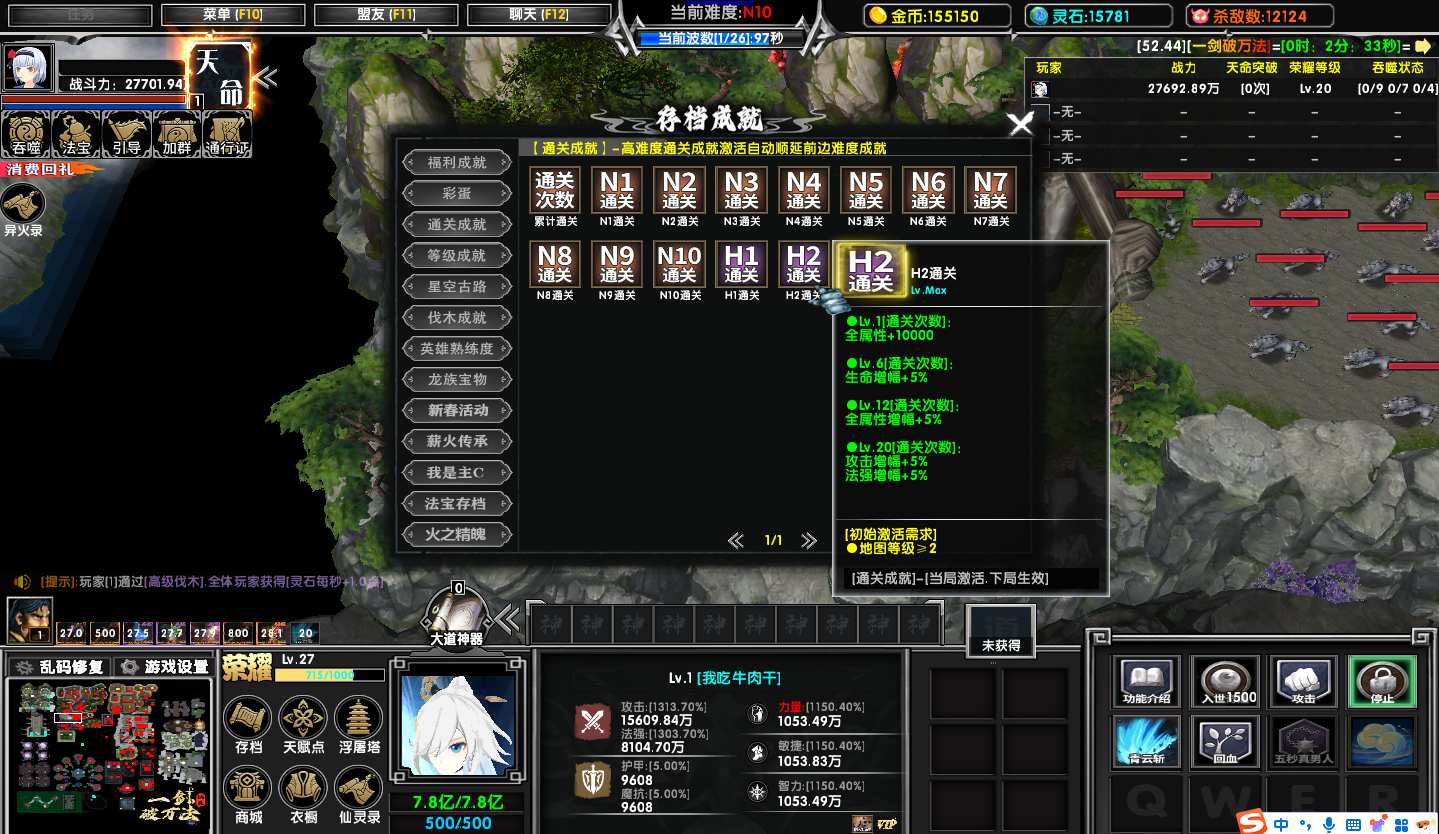Use the 回血 heal ability
Image resolution: width=1439 pixels, height=834 pixels.
pyautogui.click(x=1225, y=742)
